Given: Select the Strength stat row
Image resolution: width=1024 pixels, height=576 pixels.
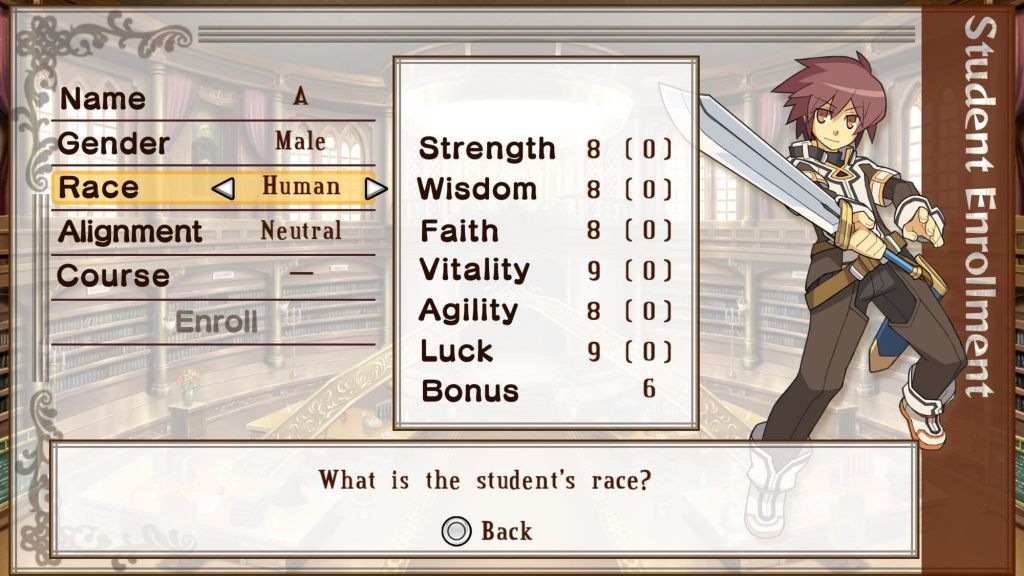Looking at the screenshot, I should (x=545, y=149).
